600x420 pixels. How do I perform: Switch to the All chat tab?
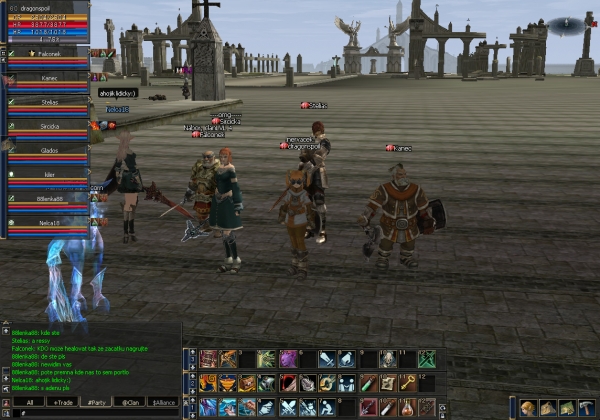pos(30,402)
